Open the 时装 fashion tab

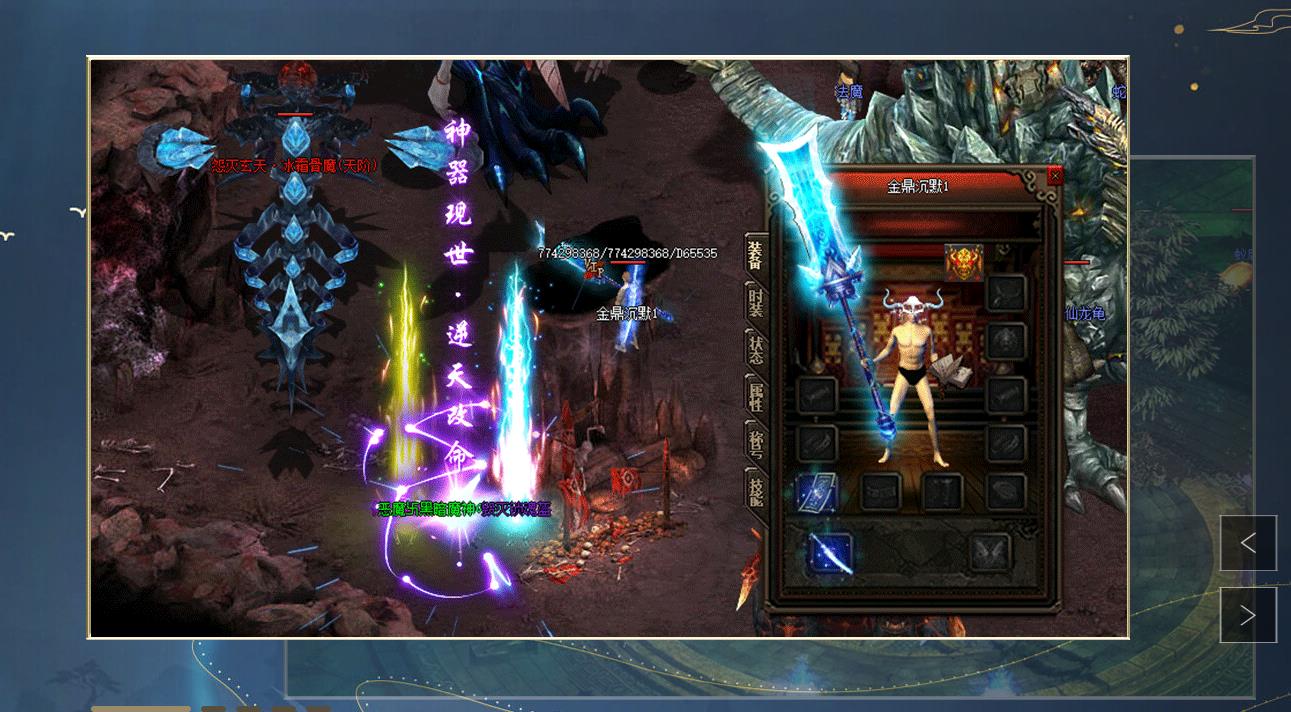(x=756, y=303)
